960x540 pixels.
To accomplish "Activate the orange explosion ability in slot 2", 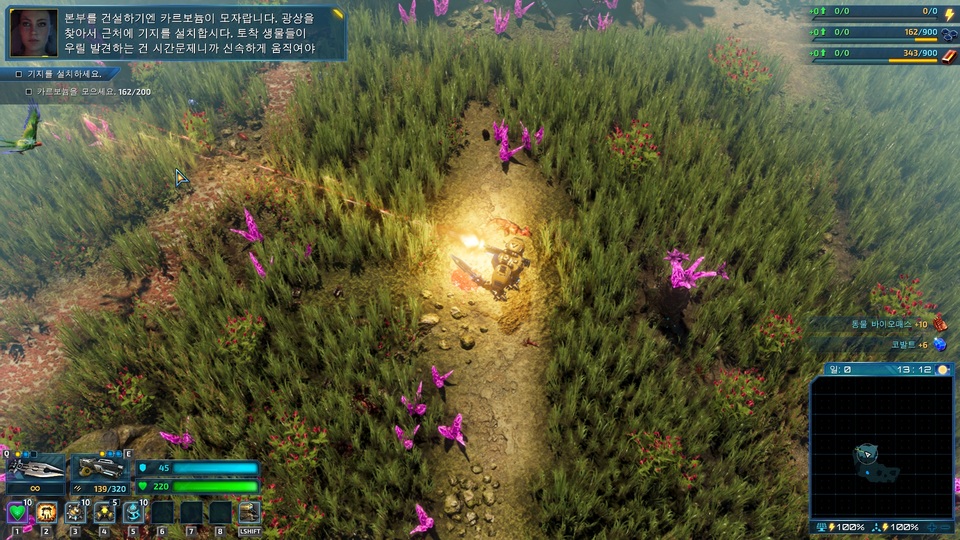I will click(46, 512).
